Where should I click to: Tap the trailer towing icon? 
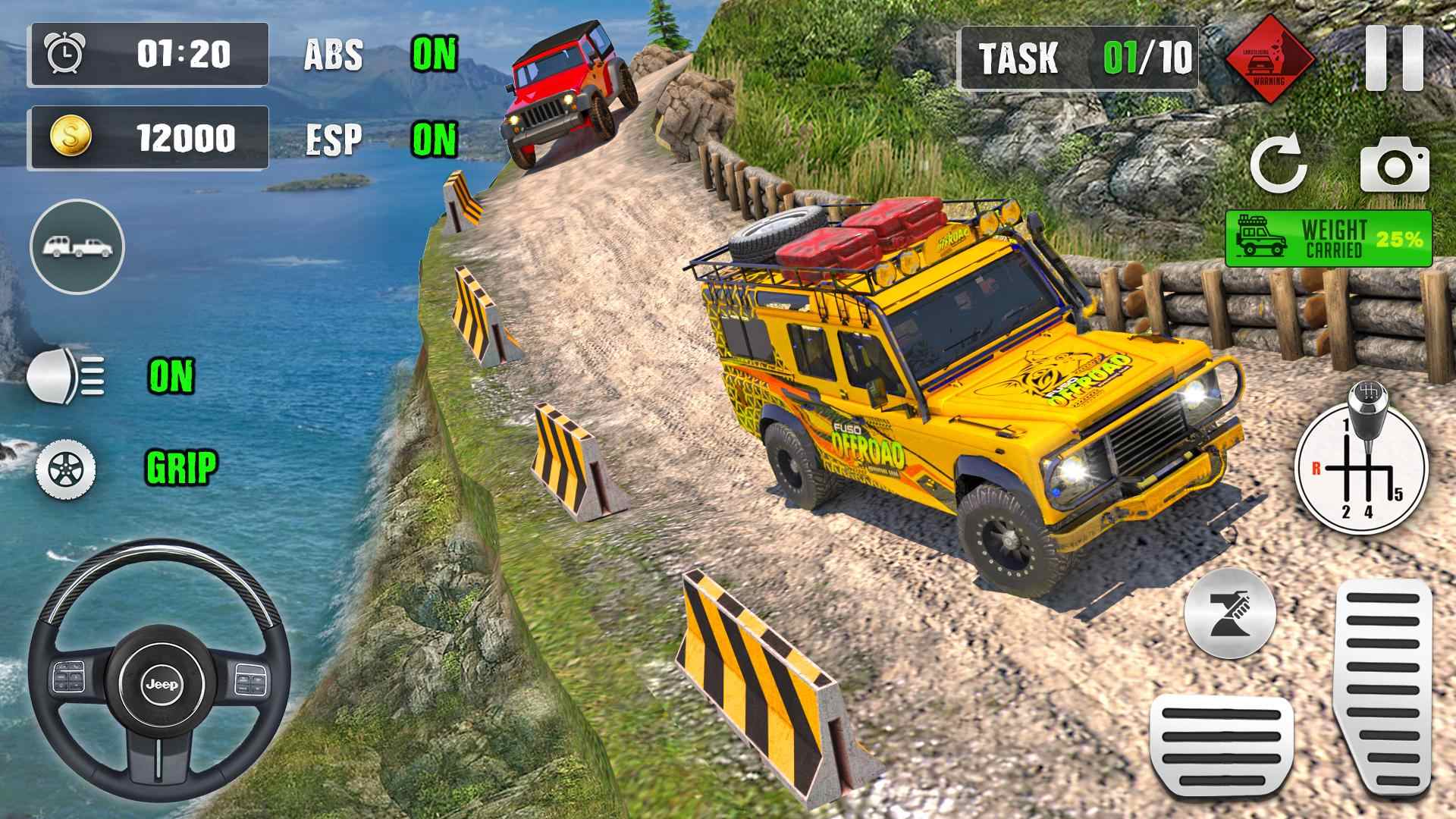click(77, 246)
